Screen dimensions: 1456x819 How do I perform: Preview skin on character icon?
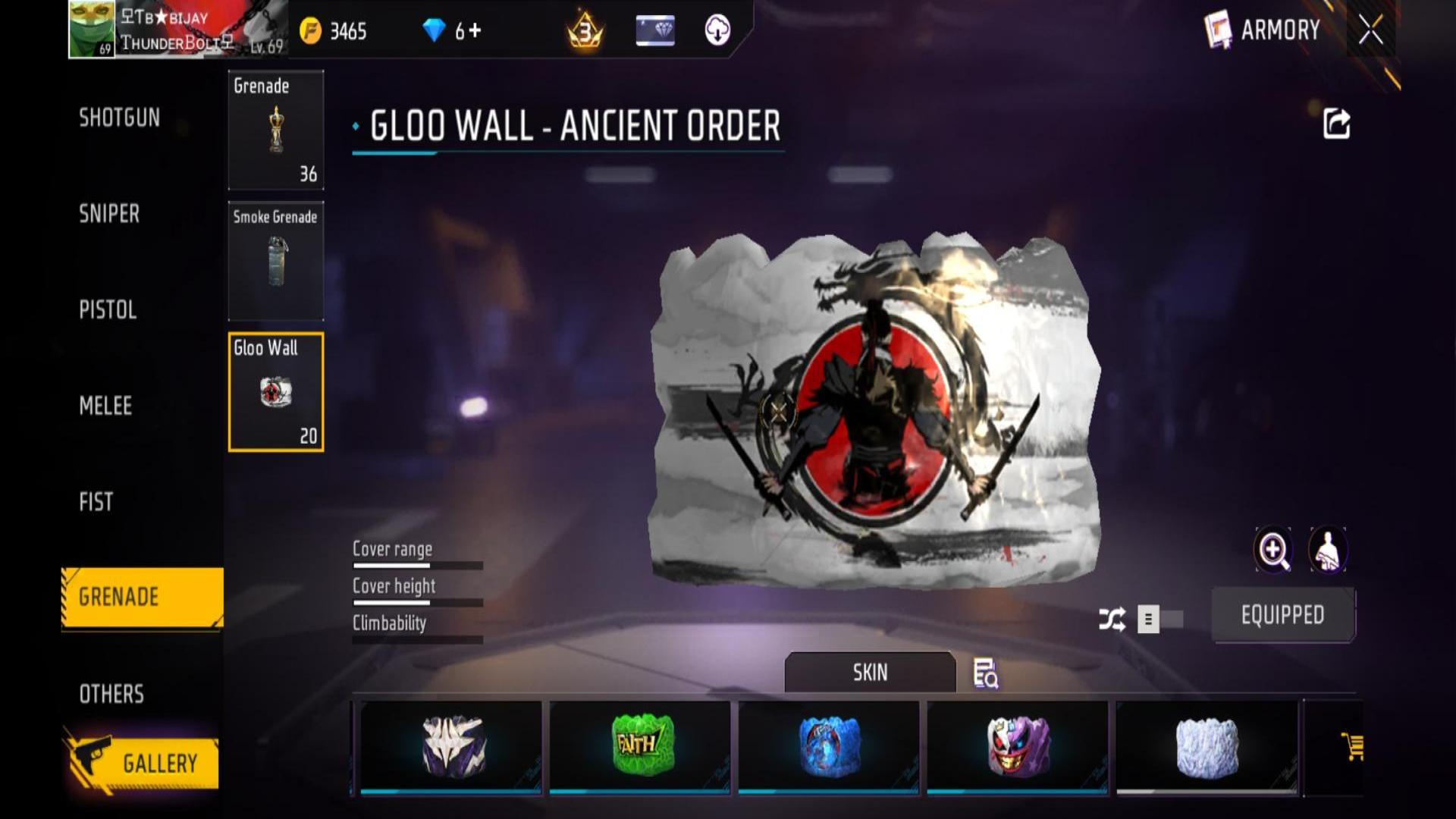1327,550
